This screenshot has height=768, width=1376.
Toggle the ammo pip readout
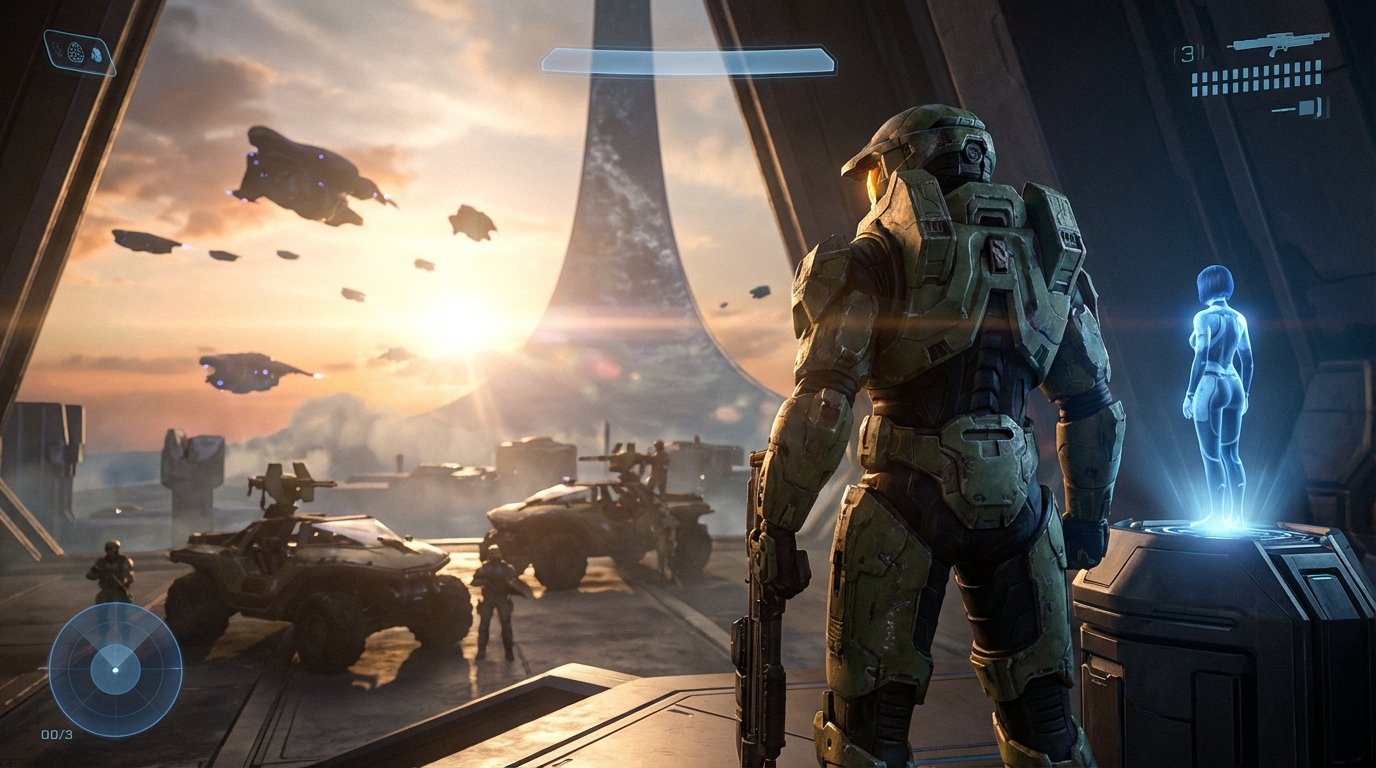tap(1255, 78)
